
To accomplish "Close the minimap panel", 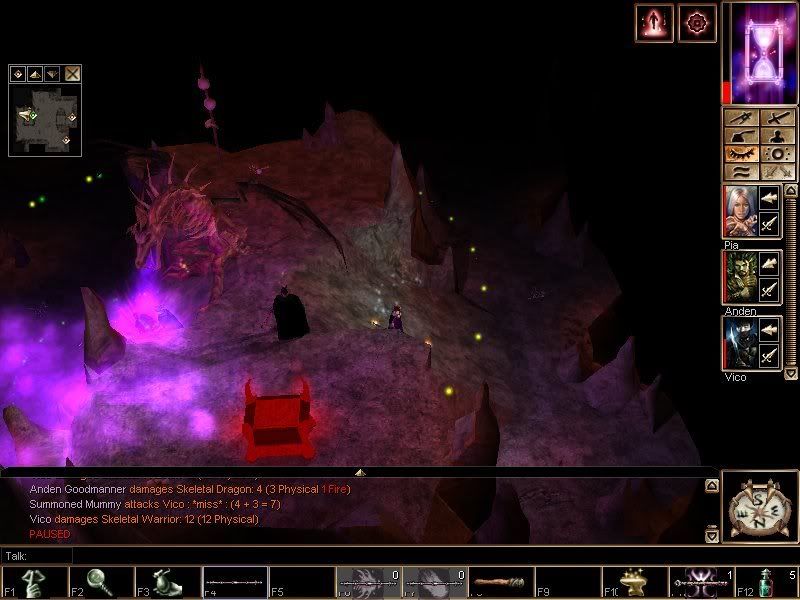I will (x=73, y=73).
